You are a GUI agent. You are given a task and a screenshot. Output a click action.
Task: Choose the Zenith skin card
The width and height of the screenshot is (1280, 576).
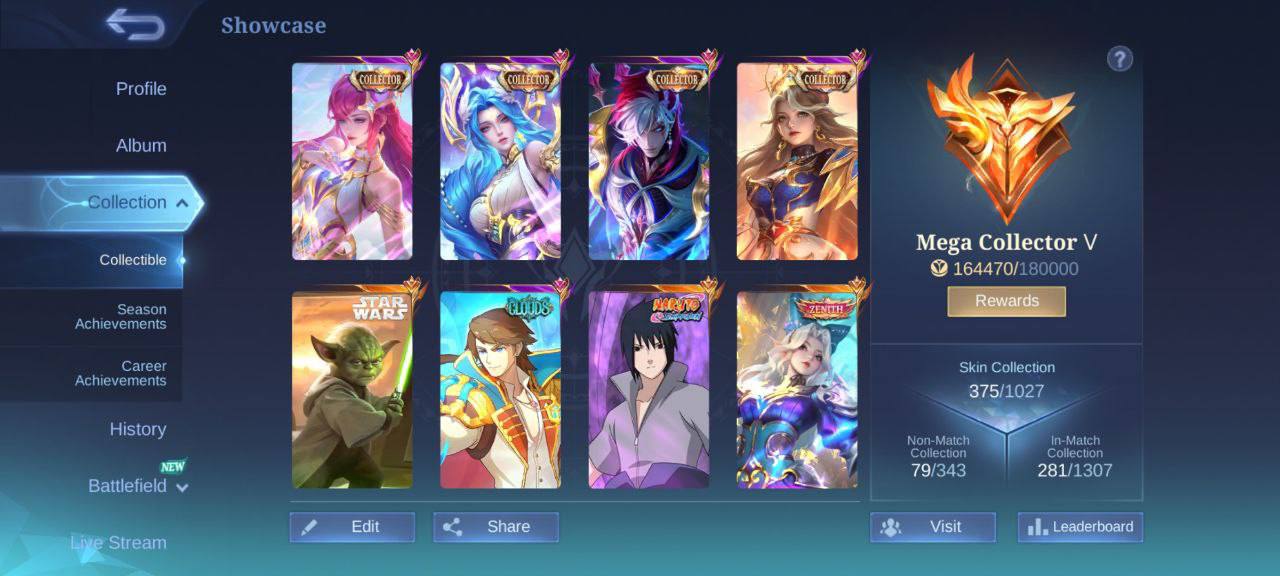point(797,390)
